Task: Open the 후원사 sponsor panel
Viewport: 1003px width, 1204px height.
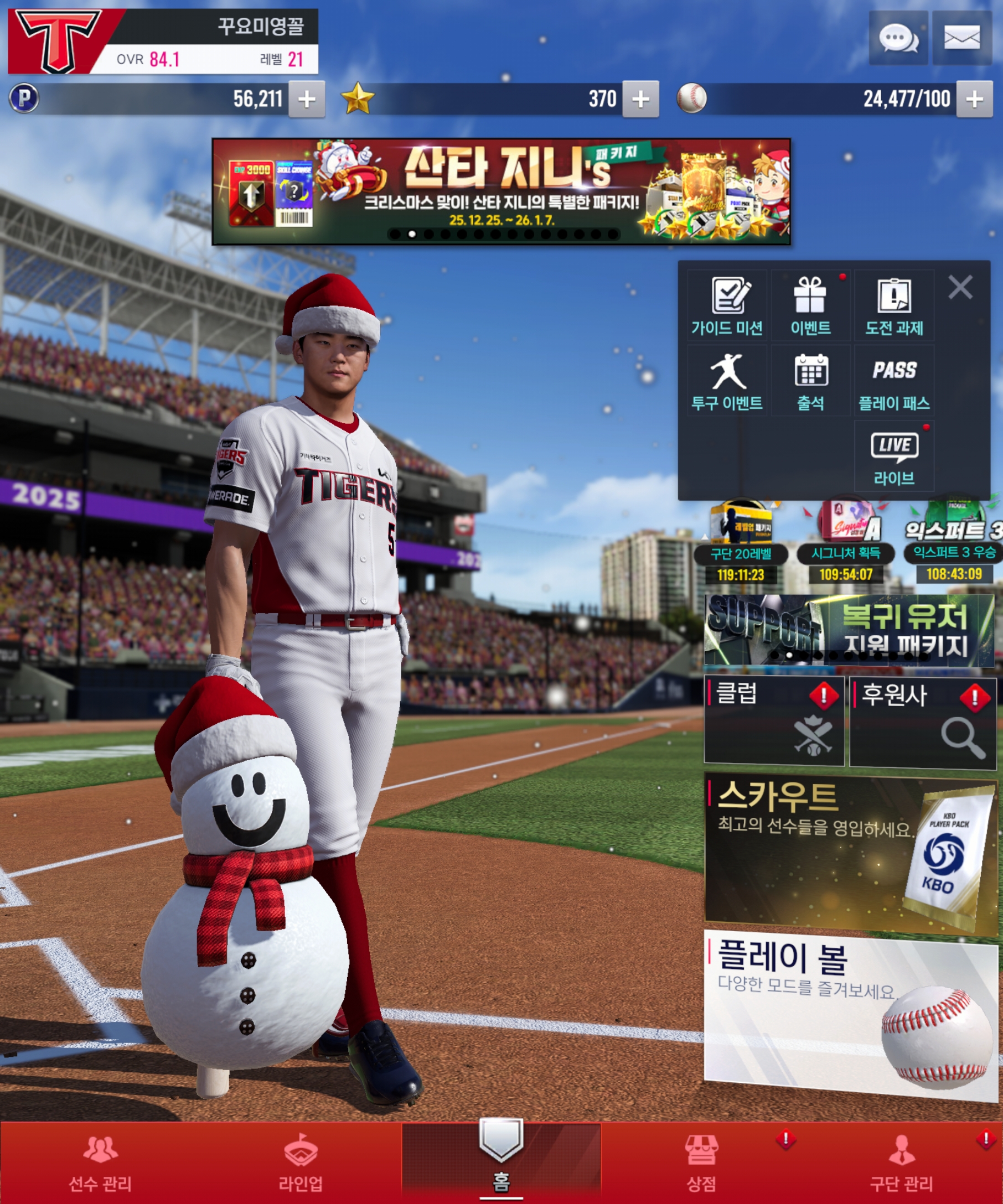Action: [922, 720]
